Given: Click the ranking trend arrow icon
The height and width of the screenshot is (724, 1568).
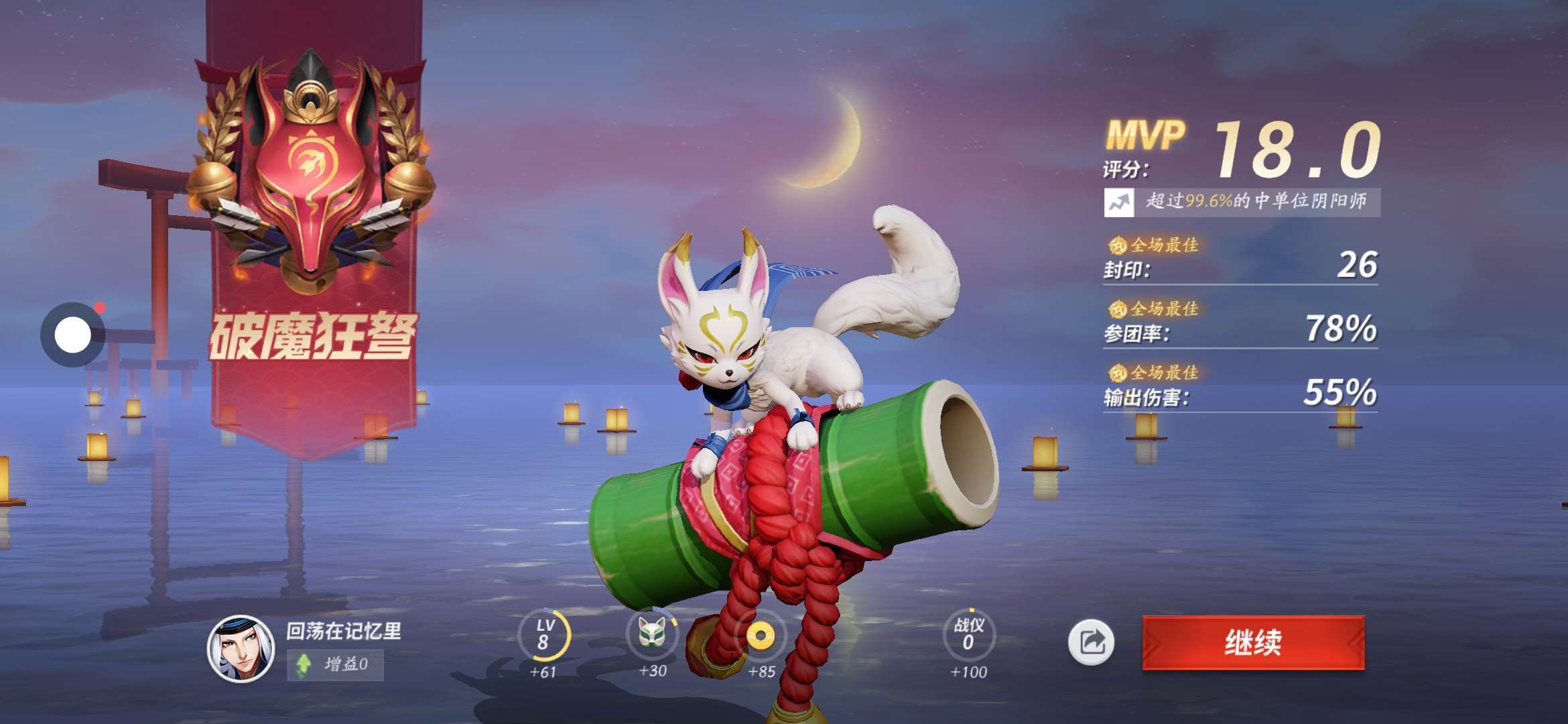Looking at the screenshot, I should [x=1118, y=202].
